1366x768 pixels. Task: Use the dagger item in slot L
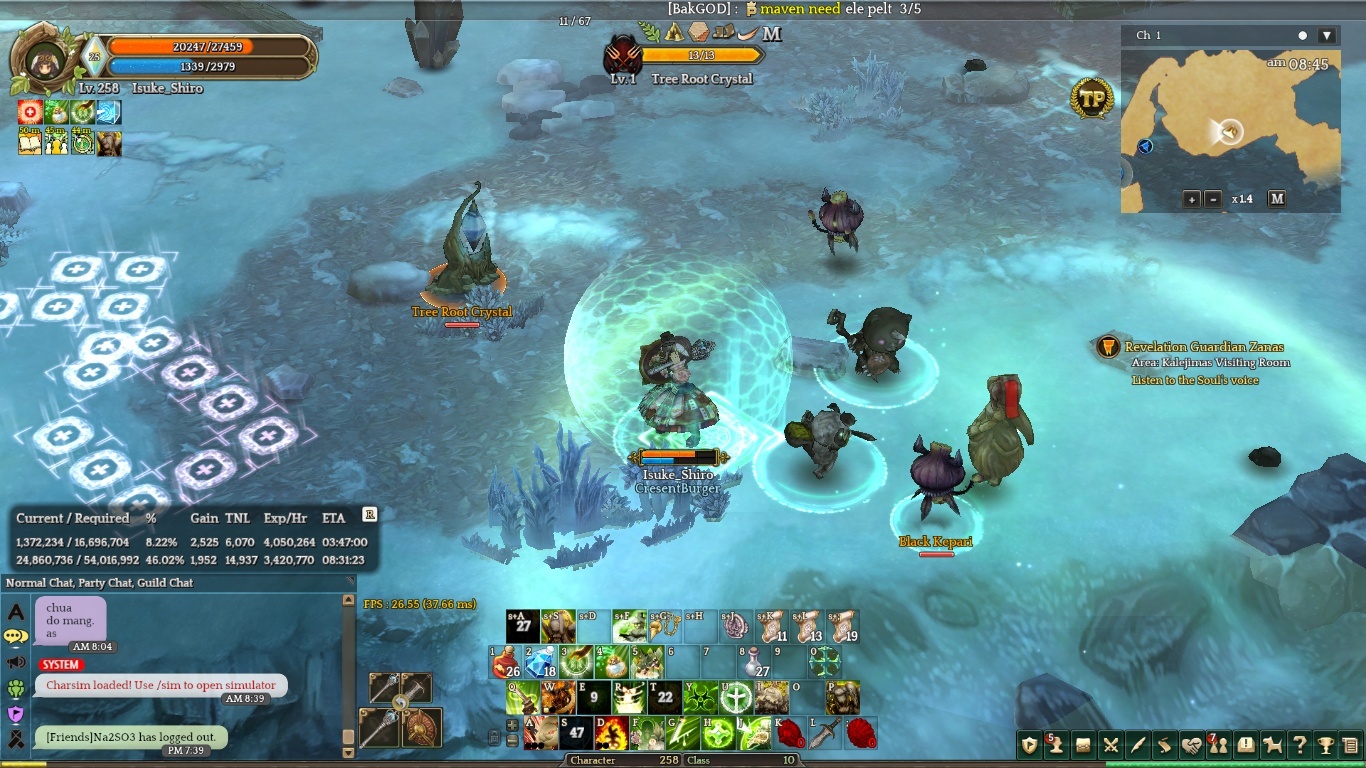(826, 733)
